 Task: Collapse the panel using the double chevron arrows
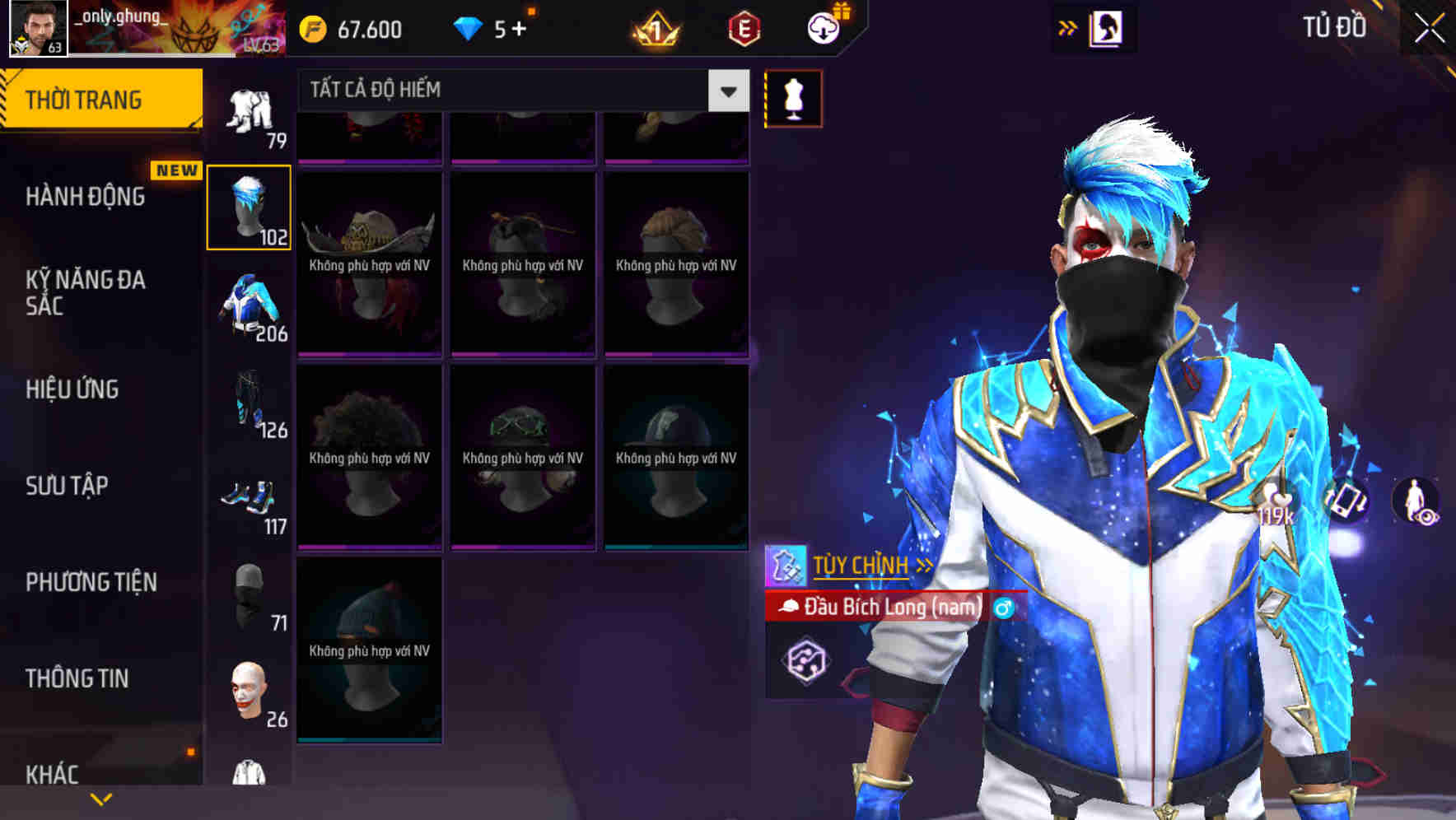click(x=1068, y=26)
